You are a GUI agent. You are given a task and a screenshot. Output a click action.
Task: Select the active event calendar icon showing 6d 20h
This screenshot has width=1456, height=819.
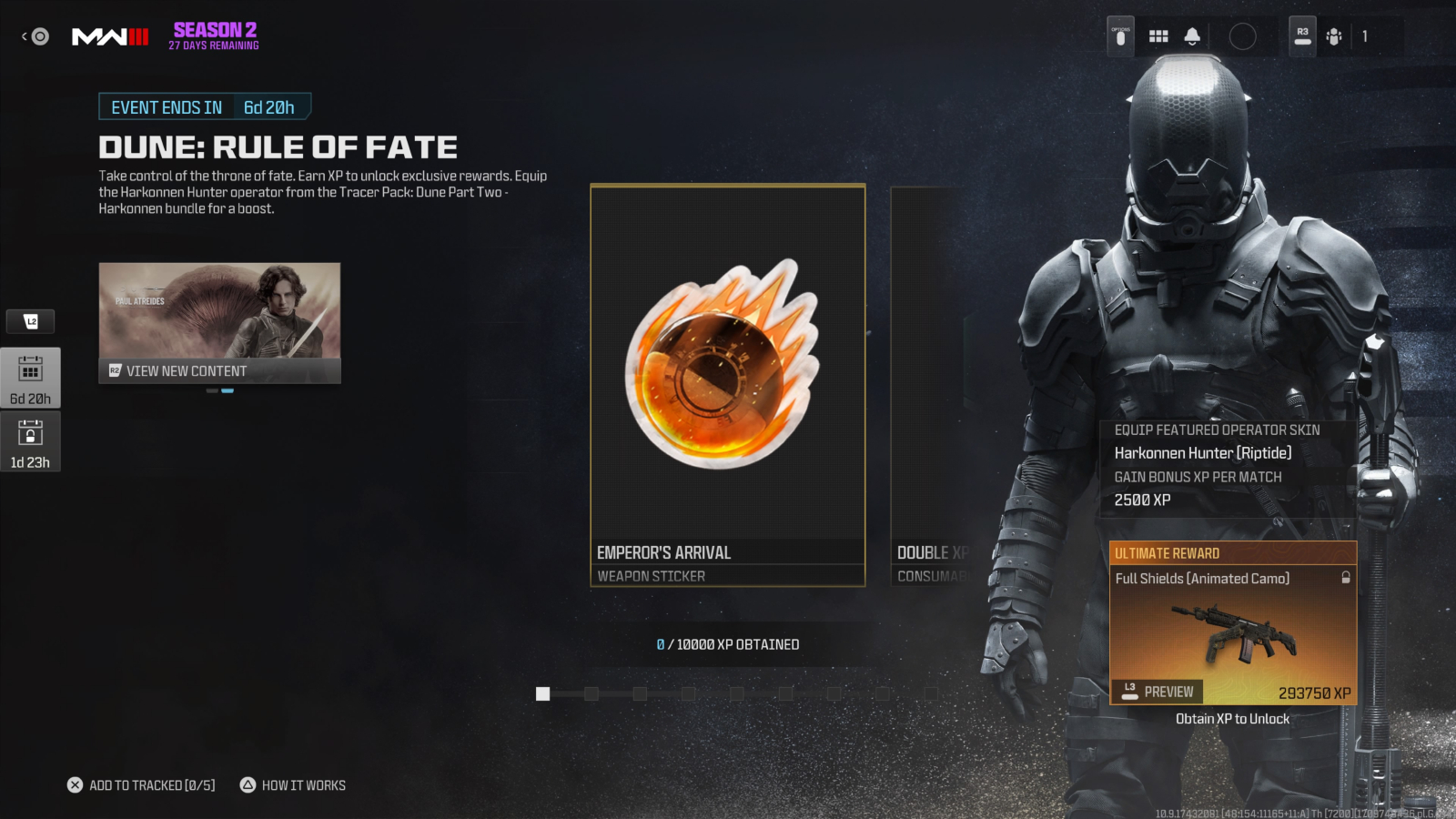pyautogui.click(x=31, y=378)
